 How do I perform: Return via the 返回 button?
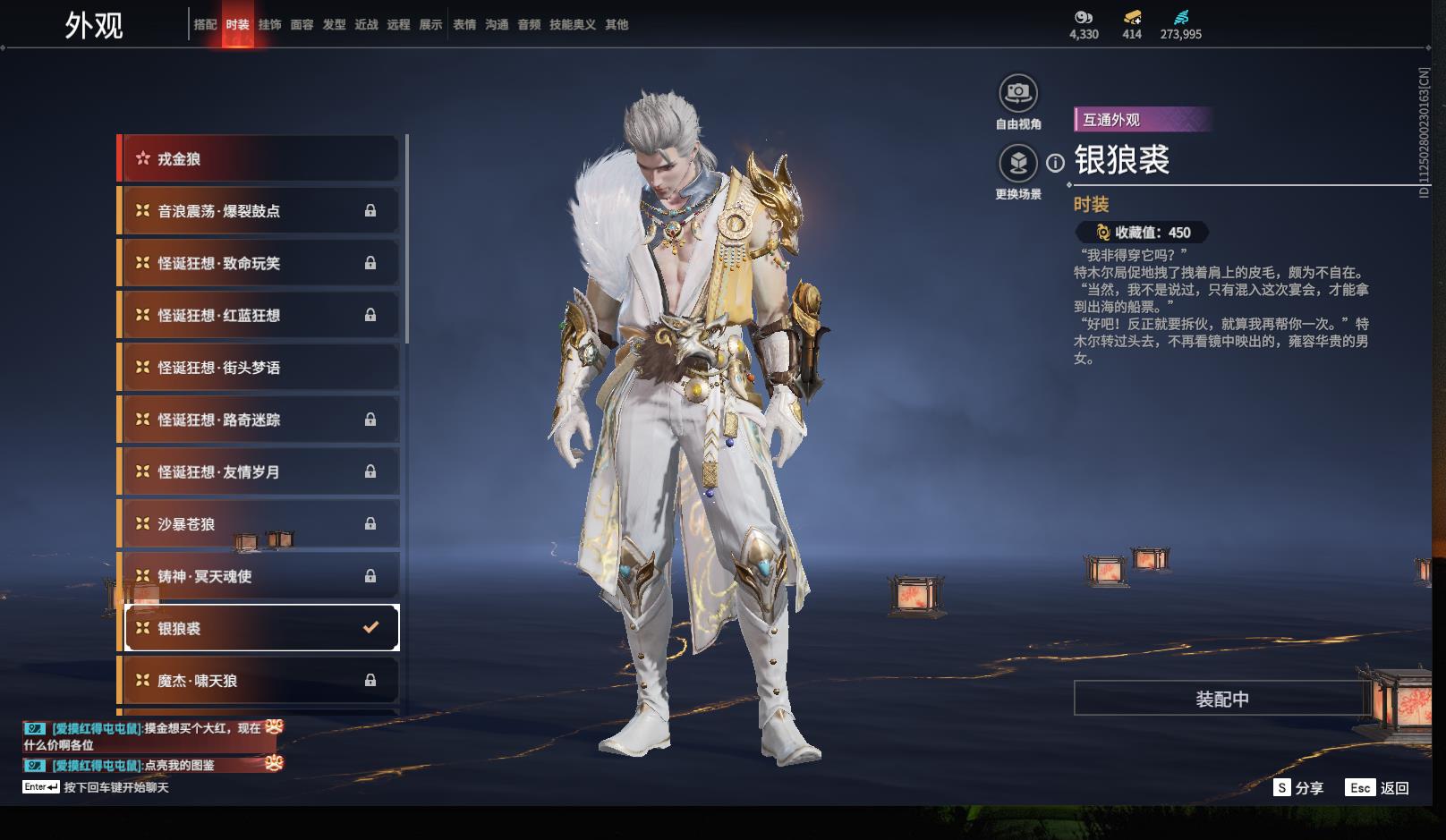tap(1378, 788)
